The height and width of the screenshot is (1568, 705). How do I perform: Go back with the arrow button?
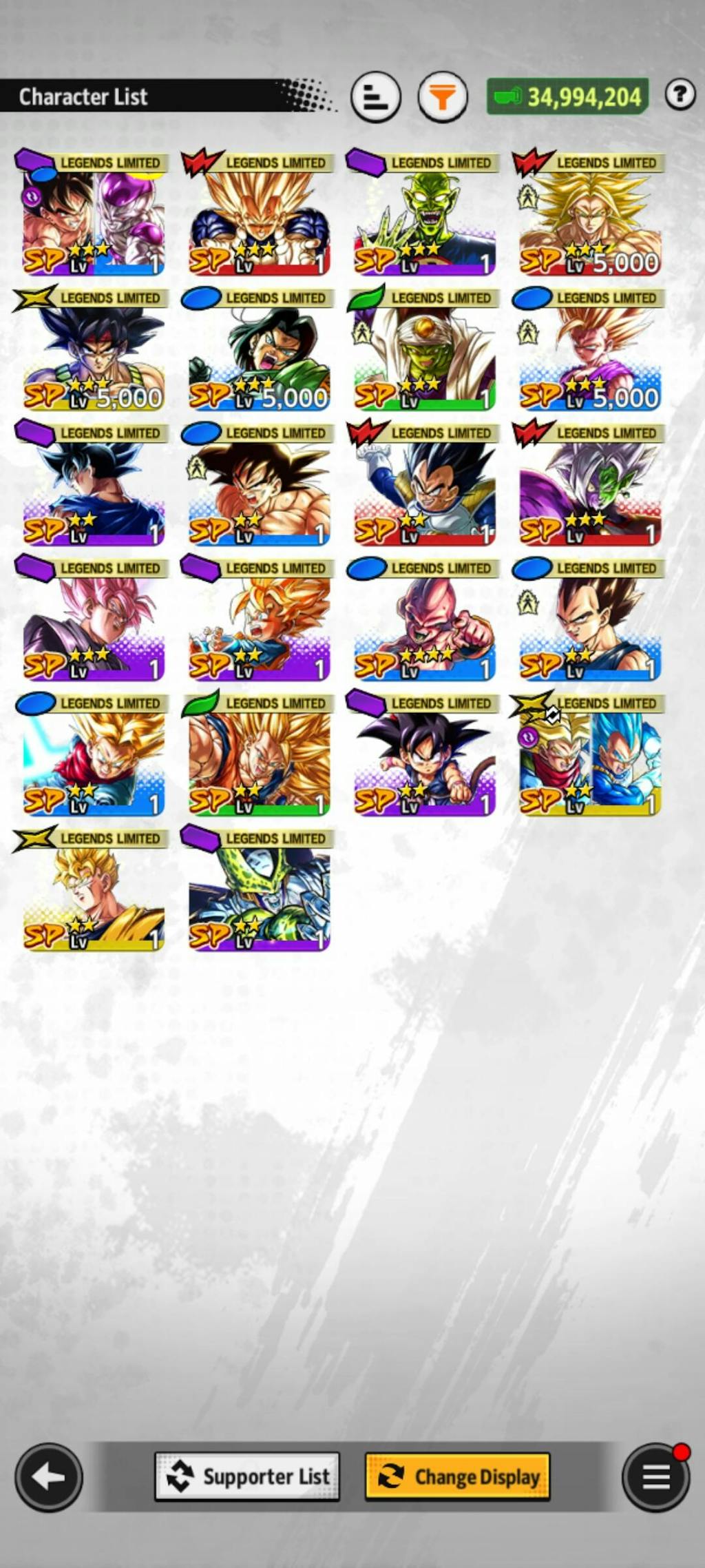49,1477
